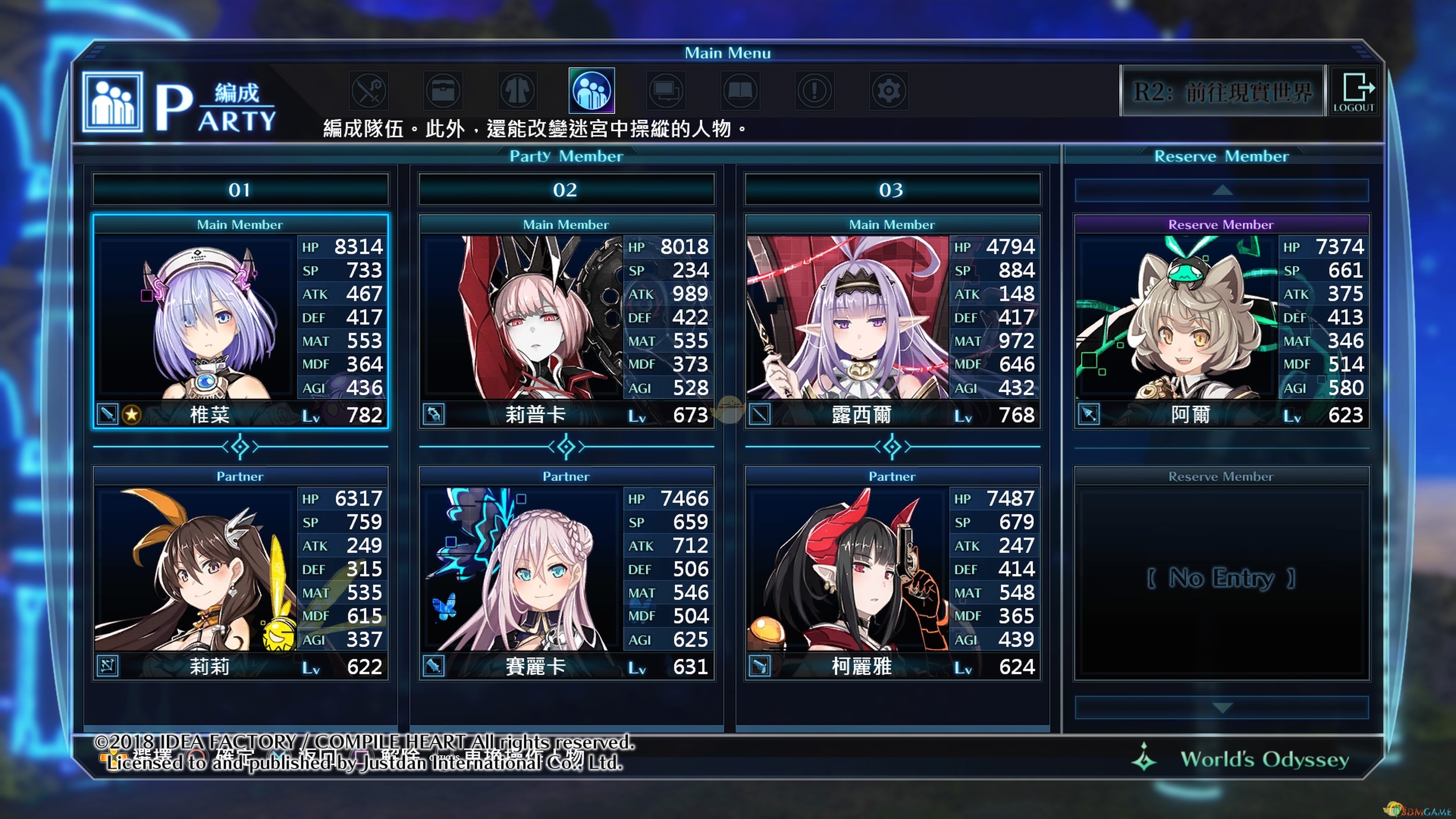Select partner 莉莉 card

pyautogui.click(x=240, y=573)
